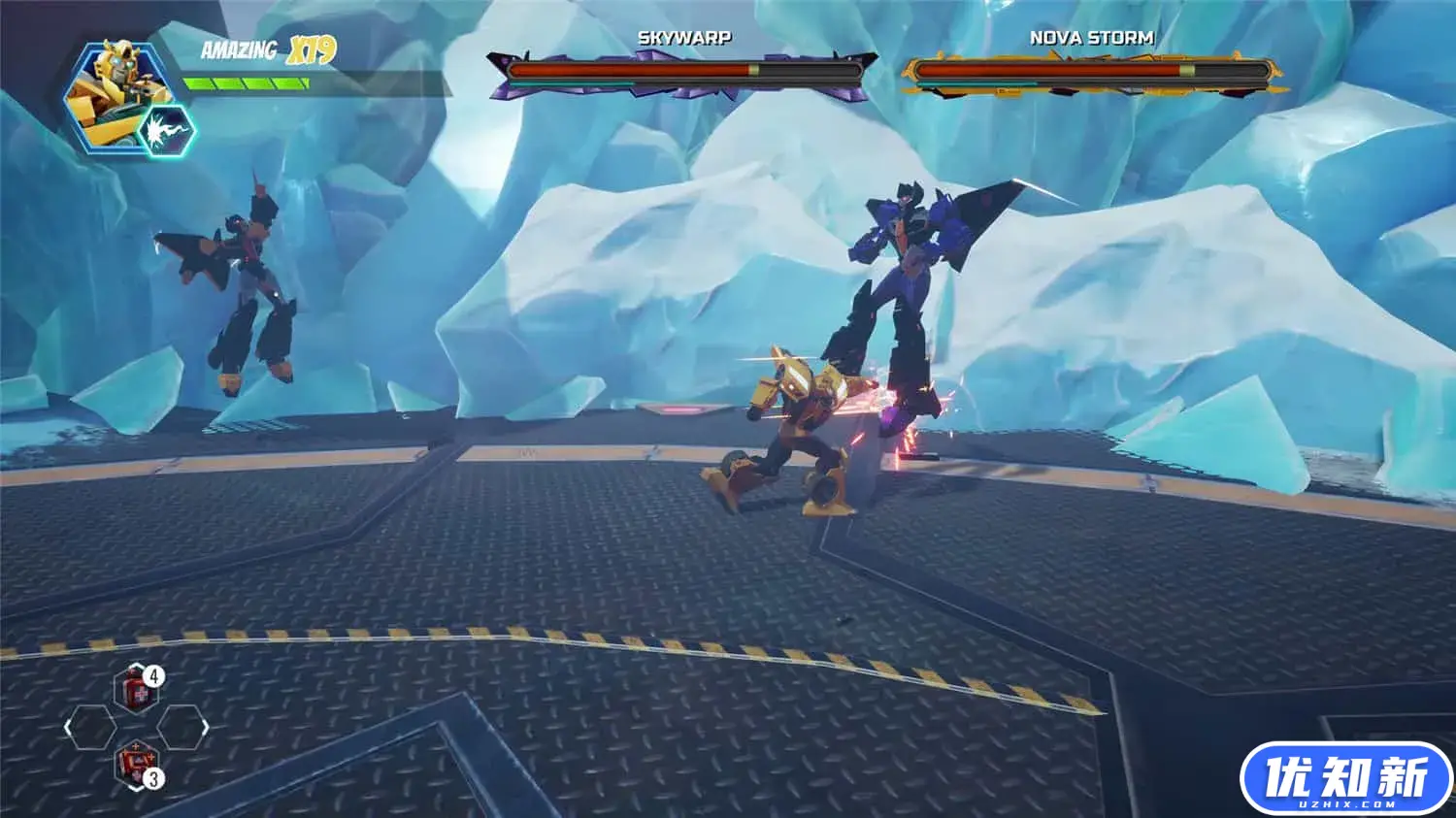
Task: Use the health canister with 4 charges
Action: pos(136,690)
